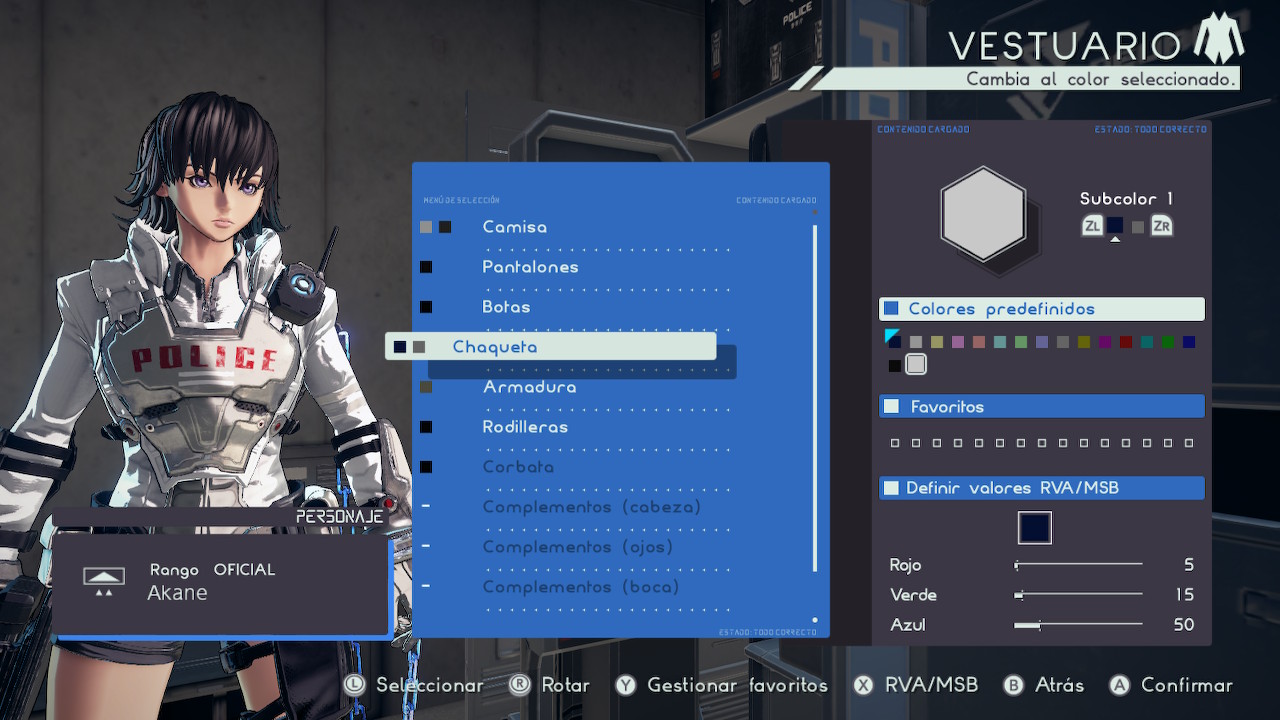Image resolution: width=1280 pixels, height=720 pixels.
Task: Select Complementos (cabeza) entry
Action: 592,507
